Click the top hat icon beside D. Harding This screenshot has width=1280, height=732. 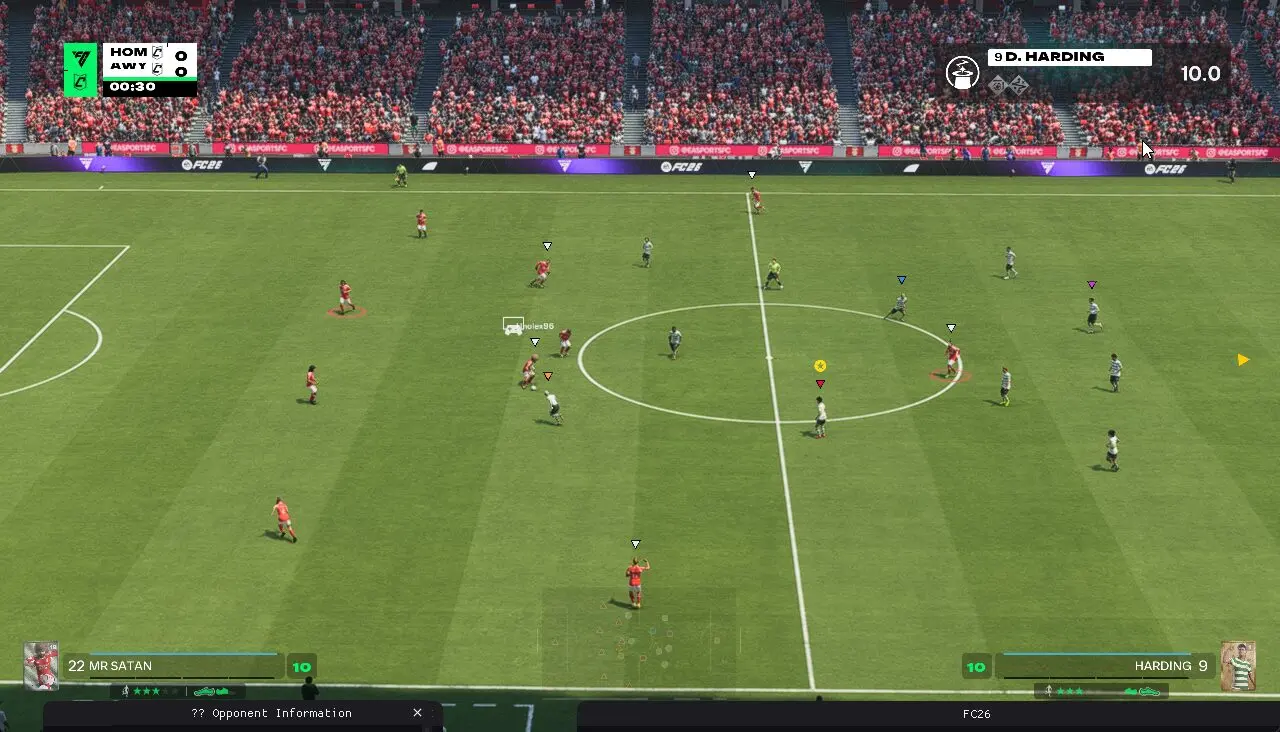tap(962, 73)
